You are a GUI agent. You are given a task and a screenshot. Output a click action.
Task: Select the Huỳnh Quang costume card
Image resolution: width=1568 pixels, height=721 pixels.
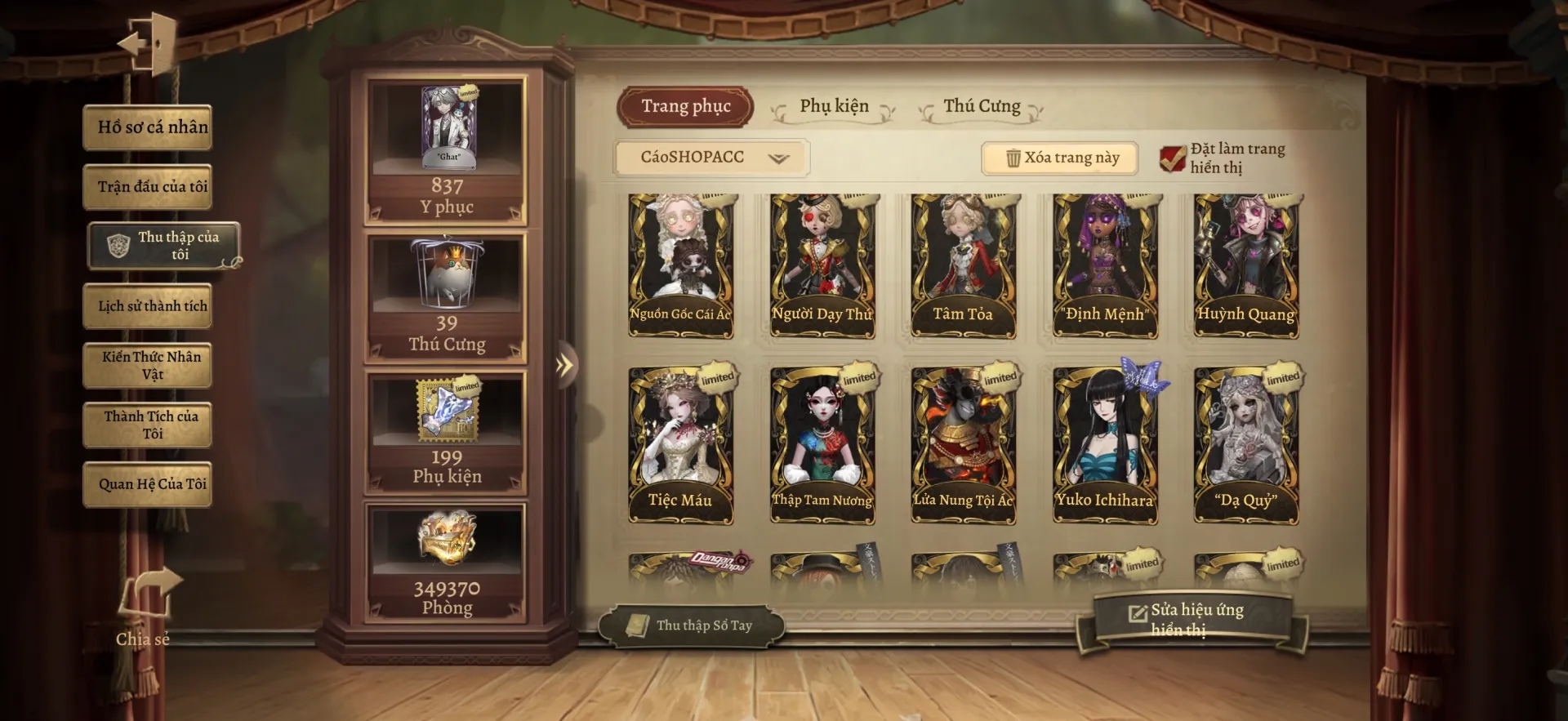1245,265
